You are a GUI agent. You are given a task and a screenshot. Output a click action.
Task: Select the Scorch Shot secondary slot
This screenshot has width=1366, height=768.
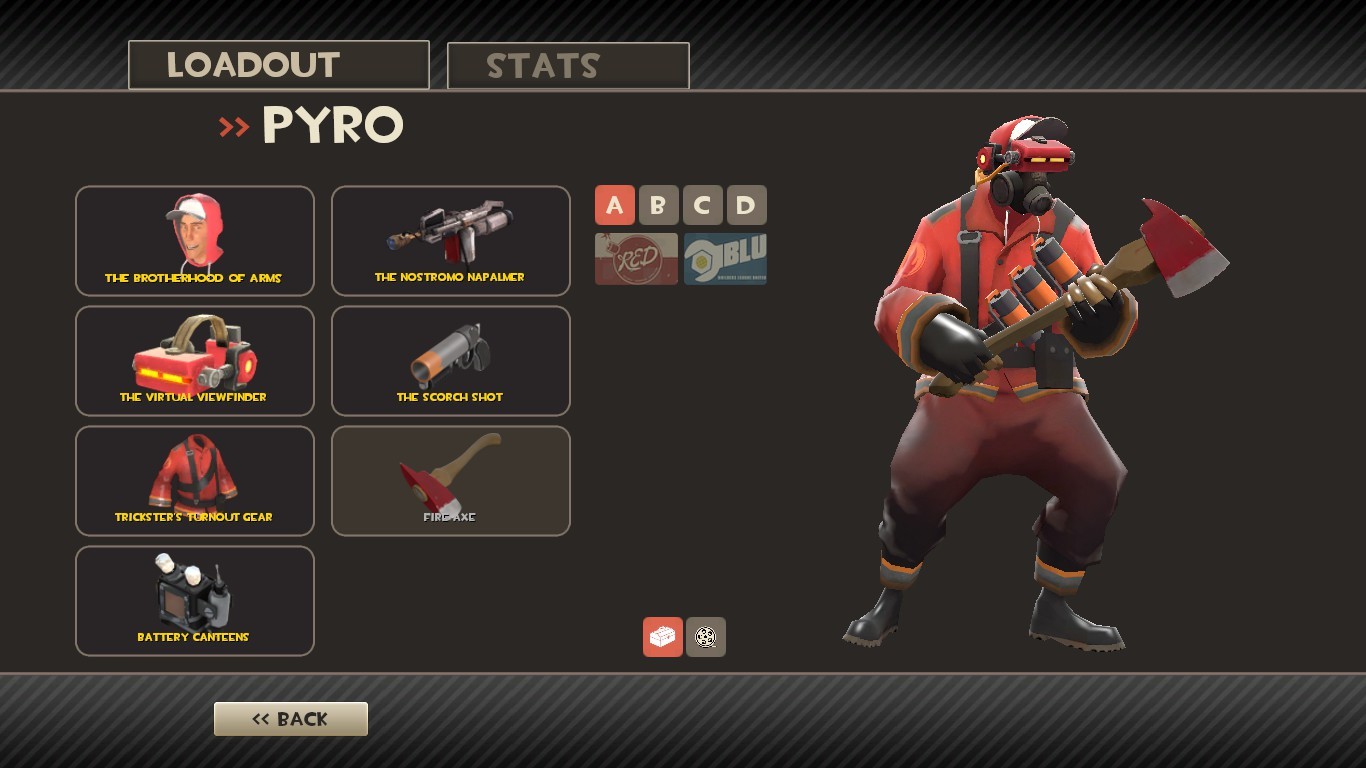tap(450, 360)
